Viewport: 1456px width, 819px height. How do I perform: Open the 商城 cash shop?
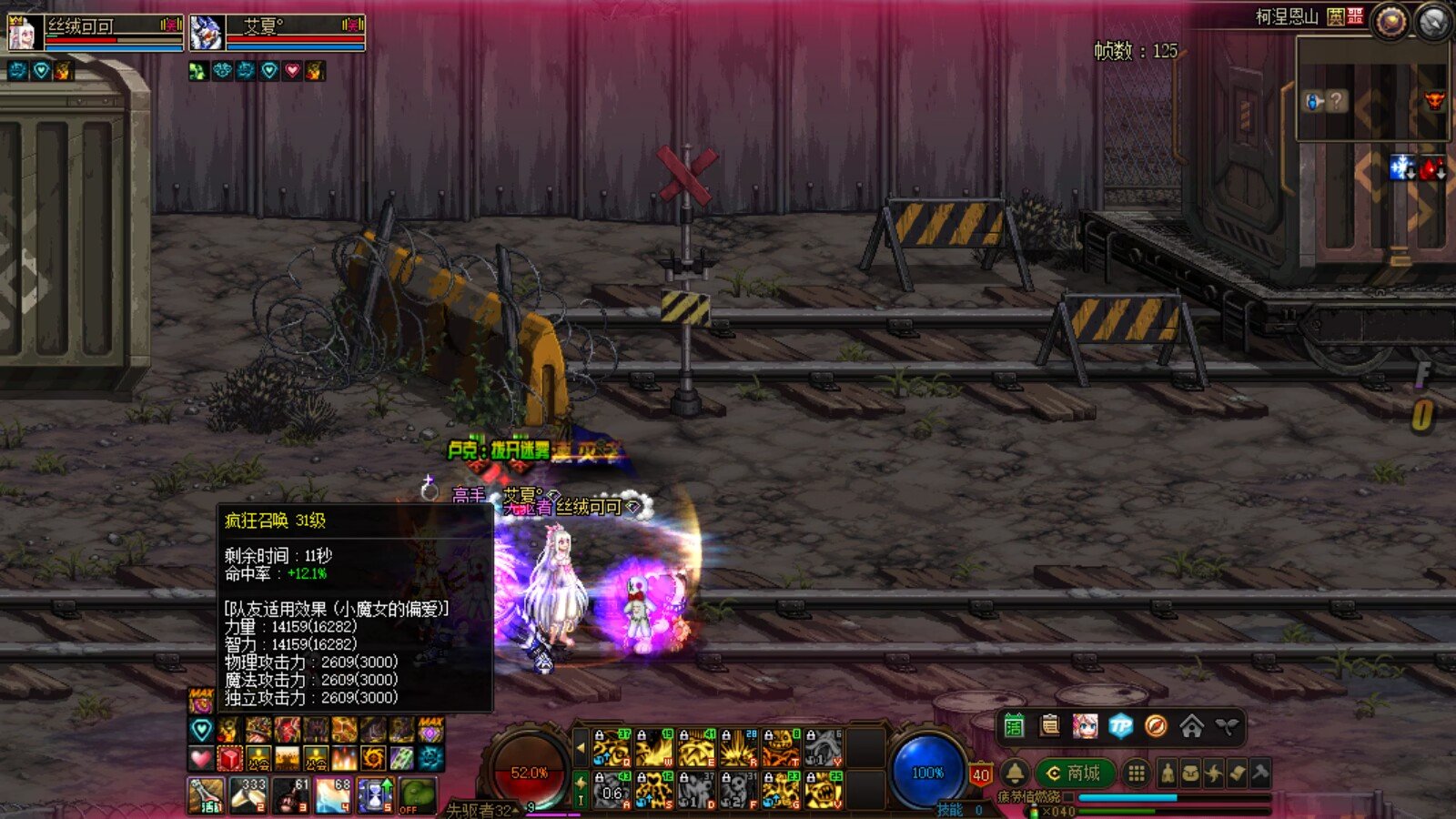tap(1075, 773)
